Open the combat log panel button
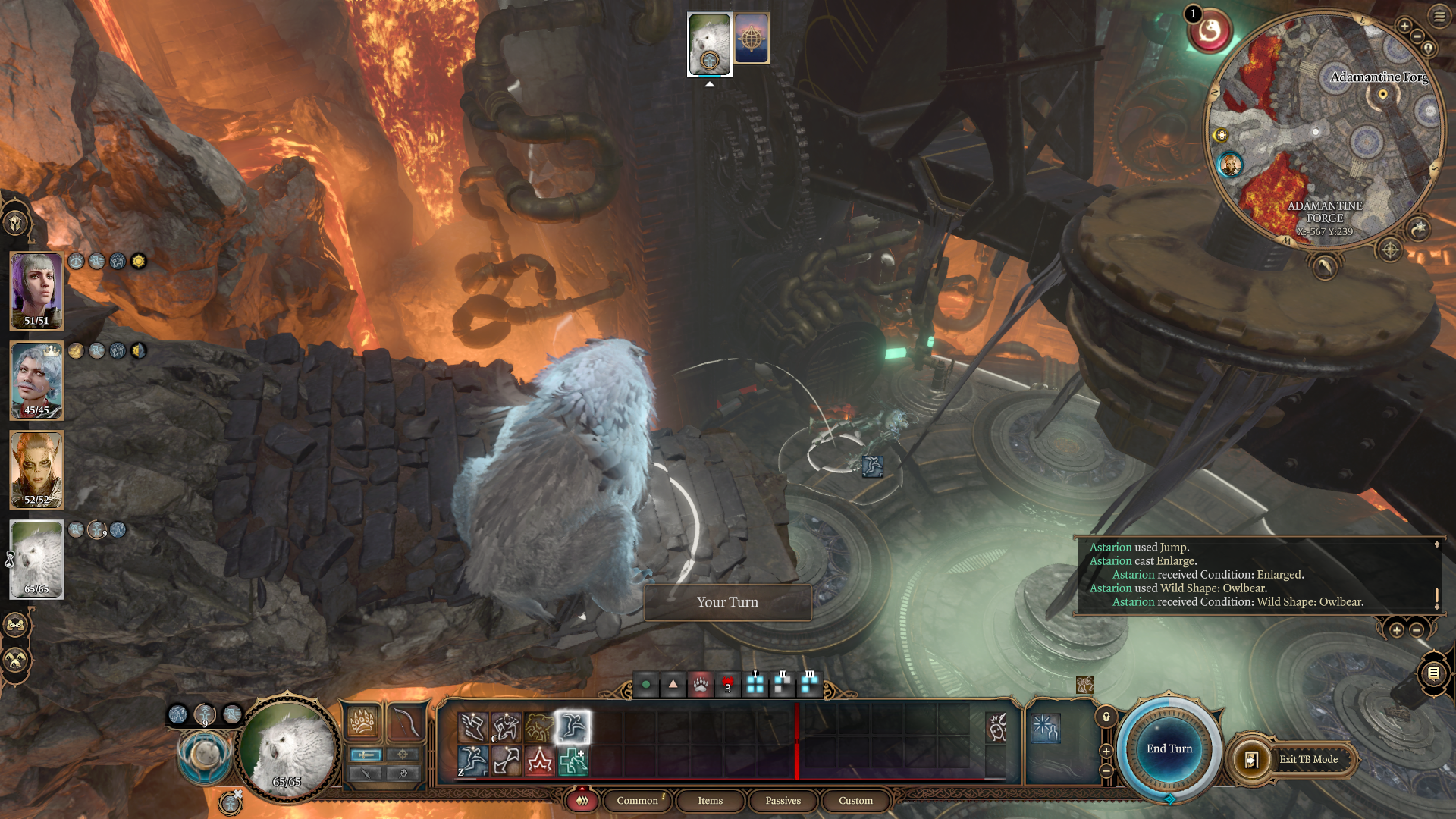Viewport: 1456px width, 819px height. 1433,673
